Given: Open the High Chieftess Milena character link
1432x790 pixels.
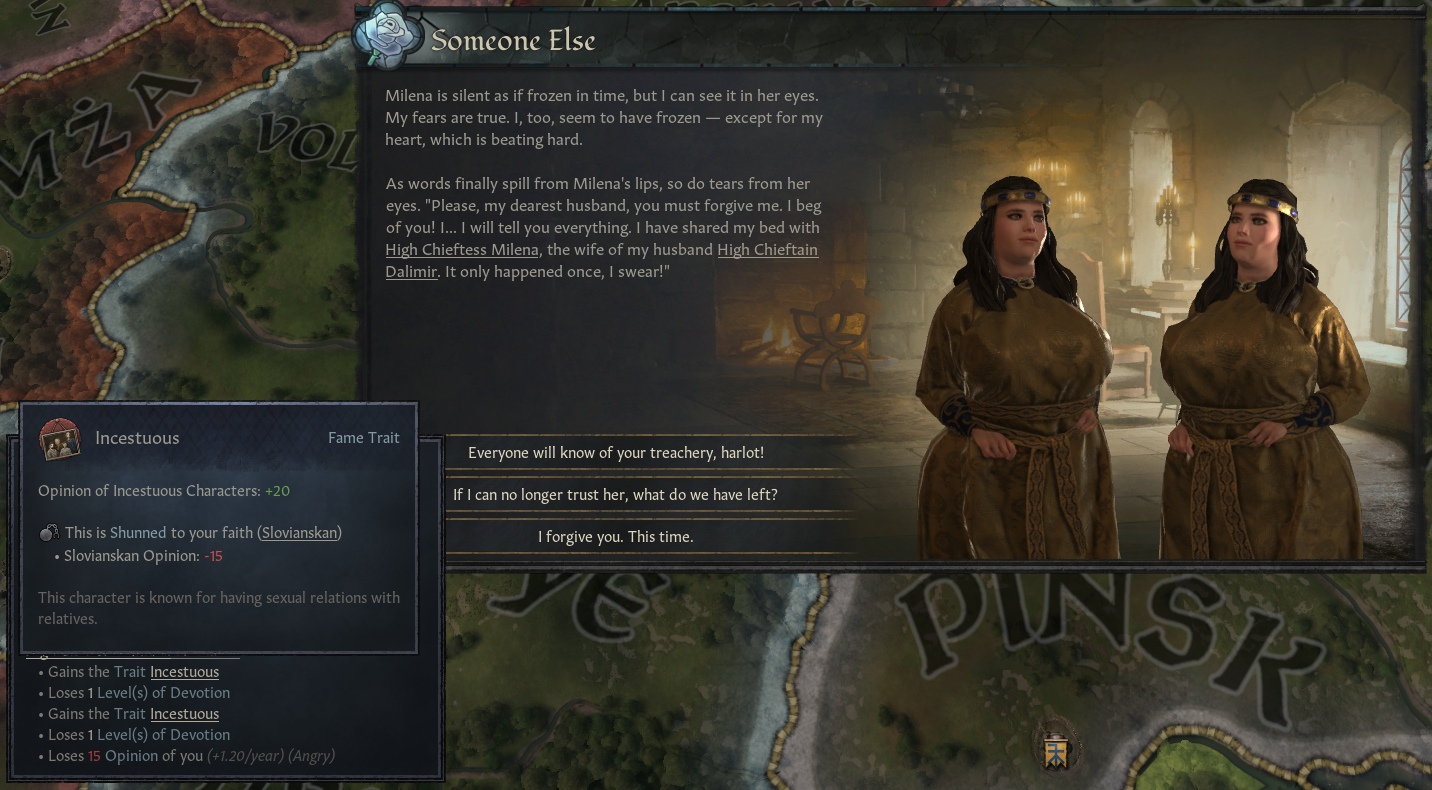Looking at the screenshot, I should point(462,250).
